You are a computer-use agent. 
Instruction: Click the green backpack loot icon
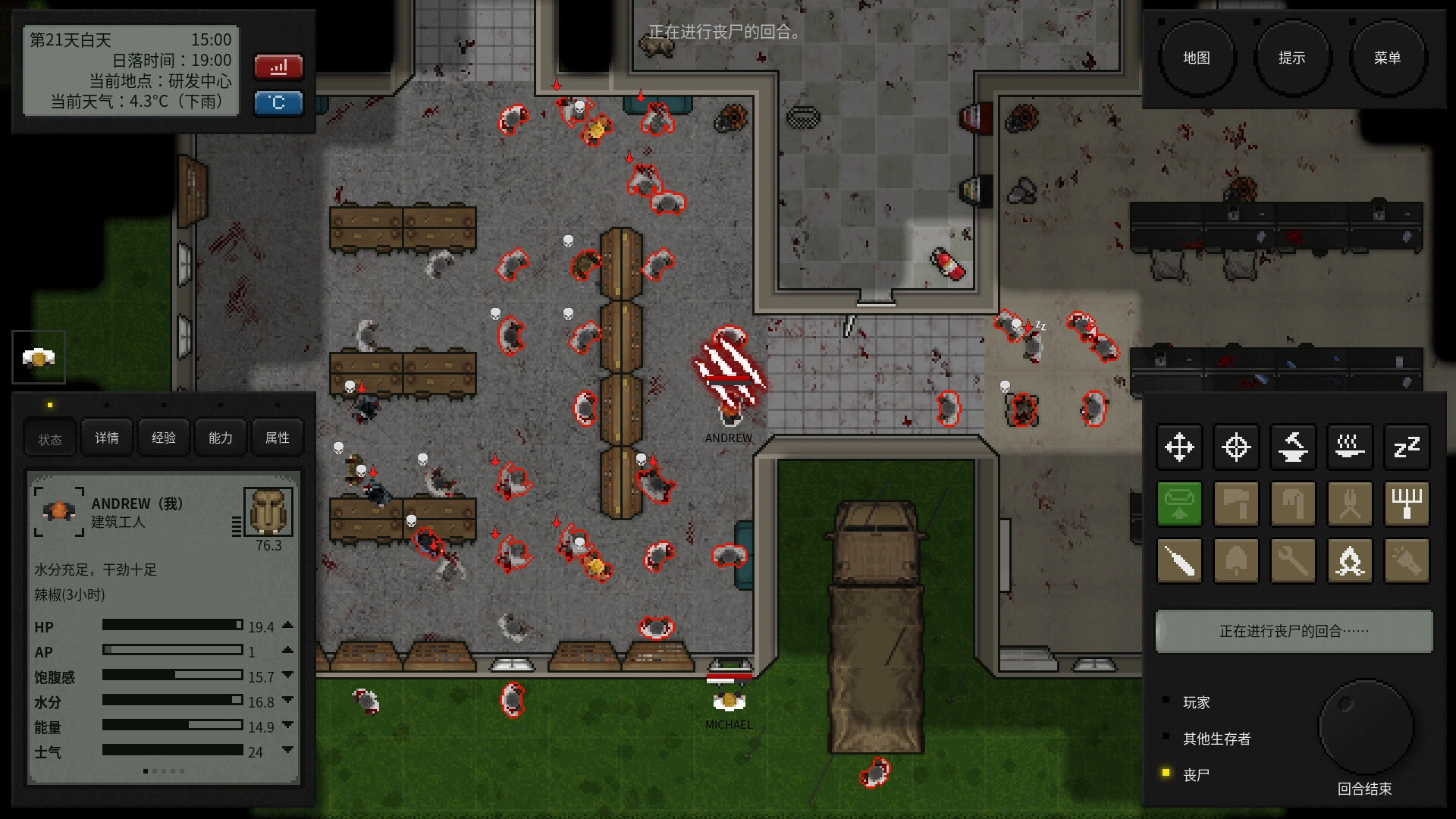(x=1180, y=504)
